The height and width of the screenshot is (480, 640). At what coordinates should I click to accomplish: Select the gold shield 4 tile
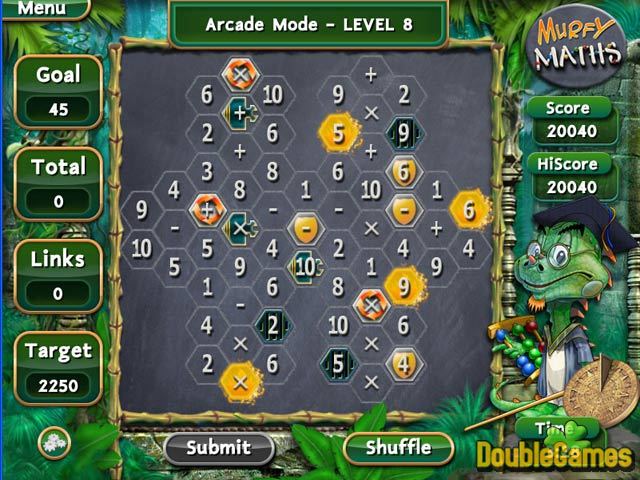click(x=402, y=362)
